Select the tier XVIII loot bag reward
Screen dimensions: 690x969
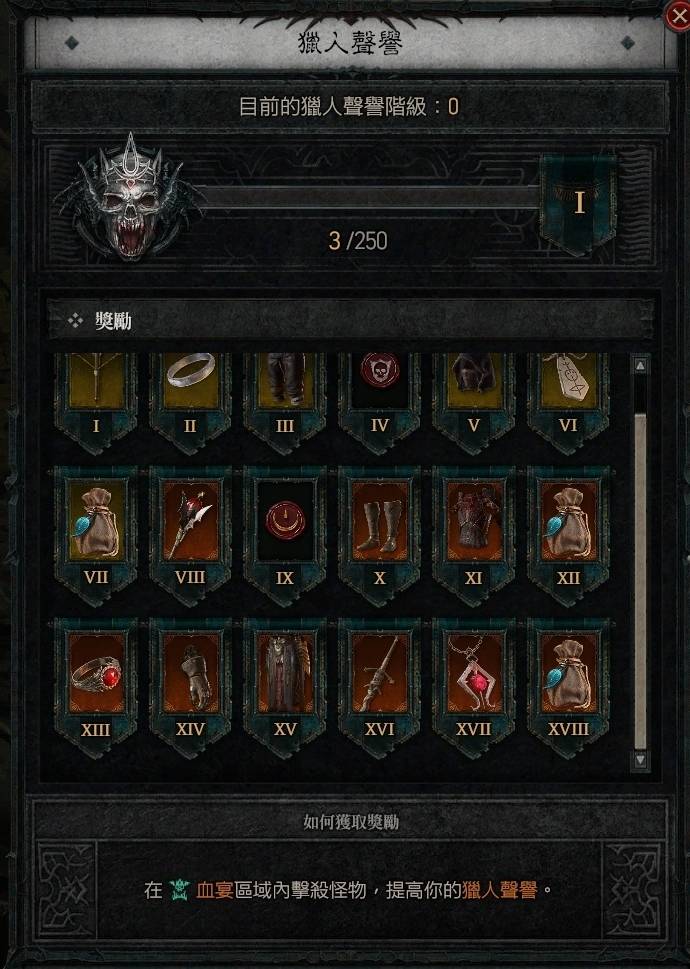coord(569,673)
